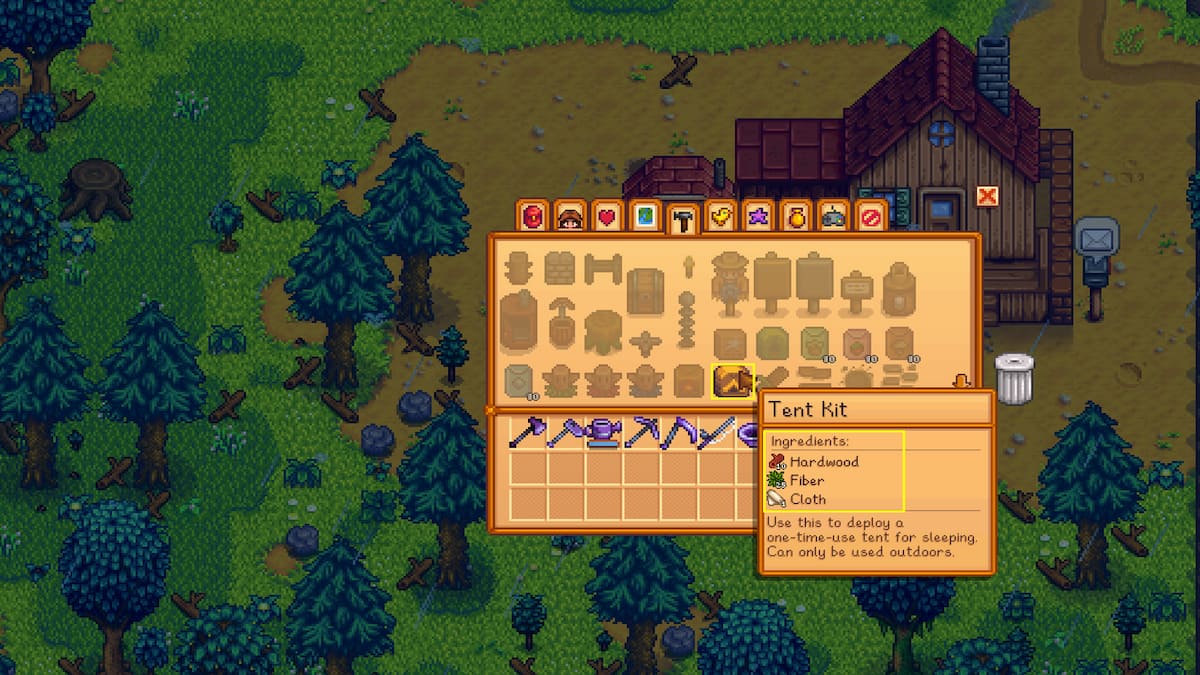
Task: Go to the Exit Game tab
Action: point(871,217)
